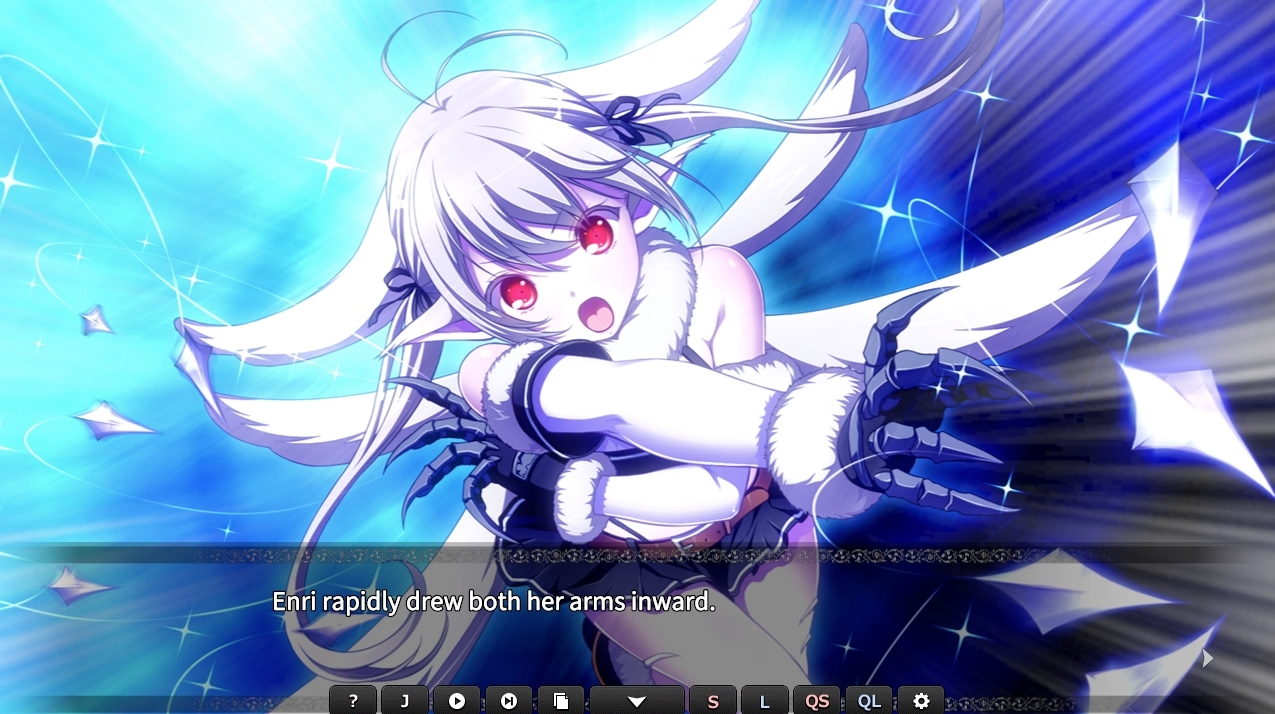The image size is (1275, 714).
Task: Quick load using the QL button
Action: click(x=869, y=701)
